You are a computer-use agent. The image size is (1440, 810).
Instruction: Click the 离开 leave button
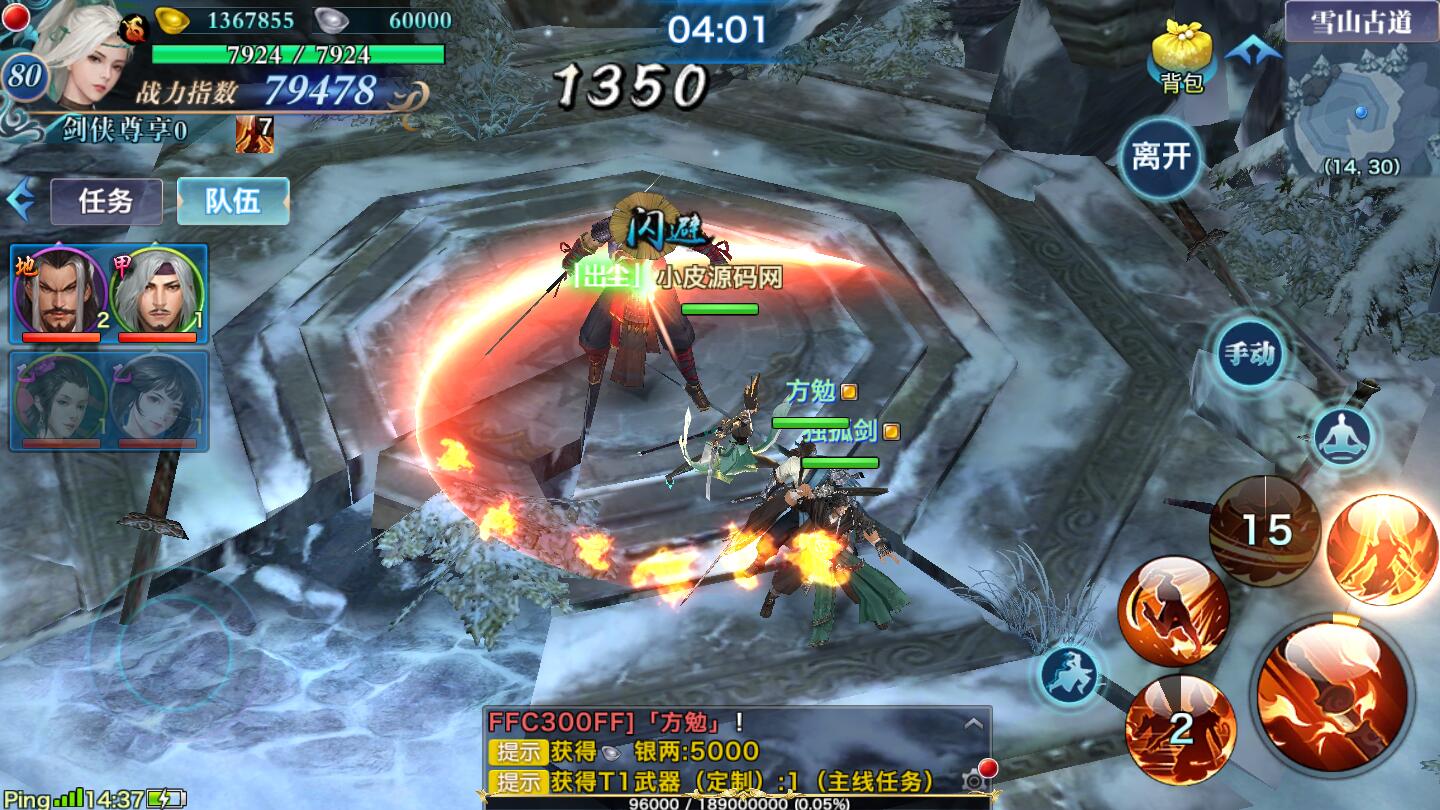pos(1161,157)
